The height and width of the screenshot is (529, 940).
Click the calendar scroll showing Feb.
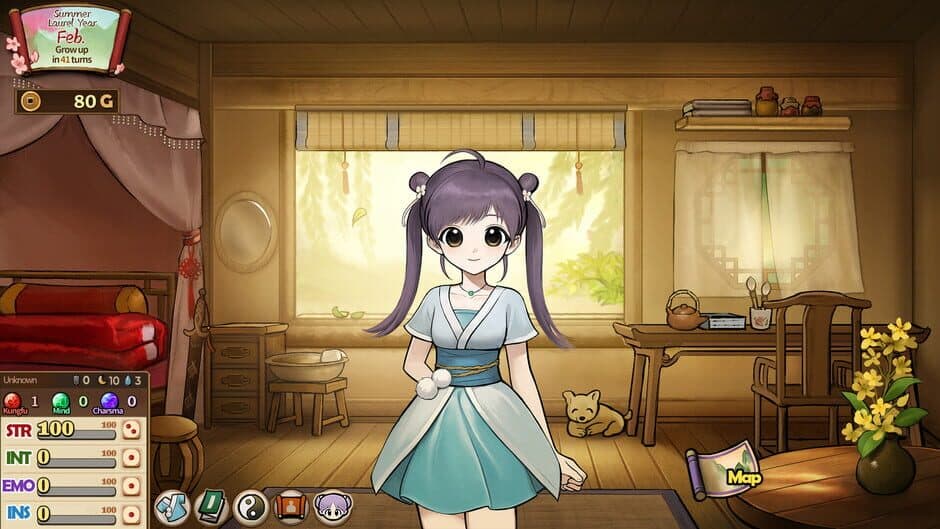pos(70,37)
